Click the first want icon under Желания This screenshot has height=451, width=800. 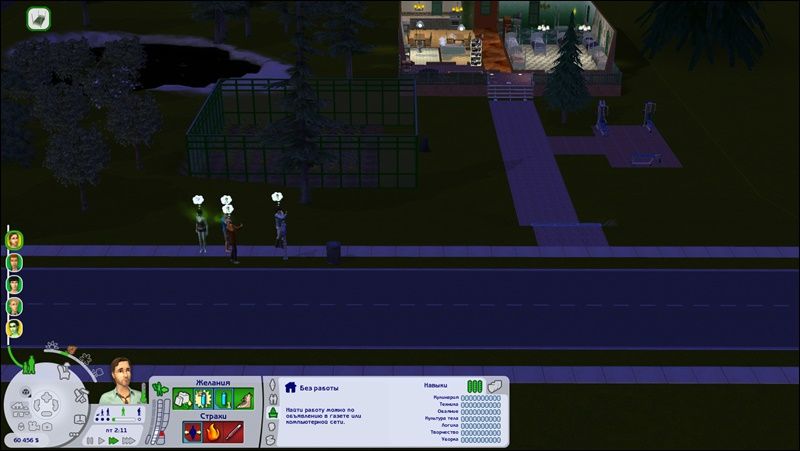pyautogui.click(x=182, y=399)
